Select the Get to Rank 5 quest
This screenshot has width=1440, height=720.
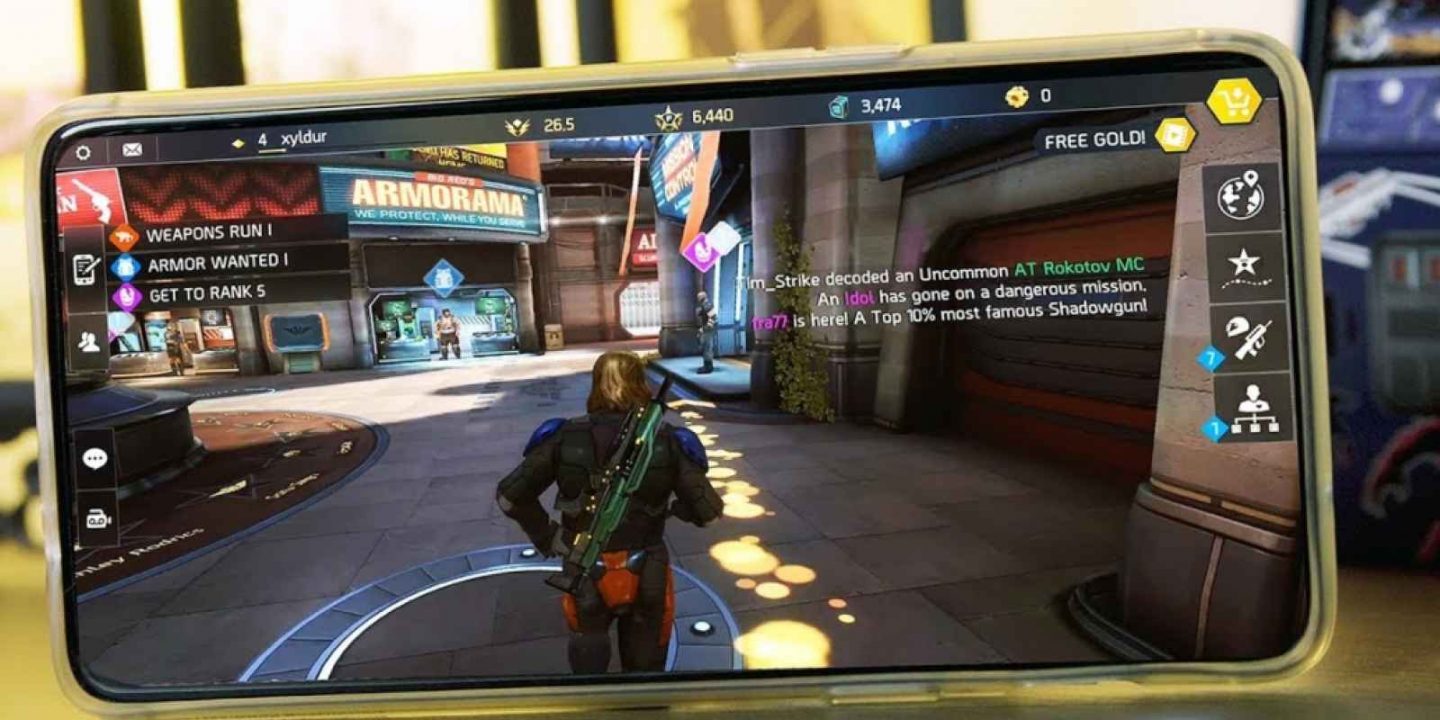click(x=206, y=295)
